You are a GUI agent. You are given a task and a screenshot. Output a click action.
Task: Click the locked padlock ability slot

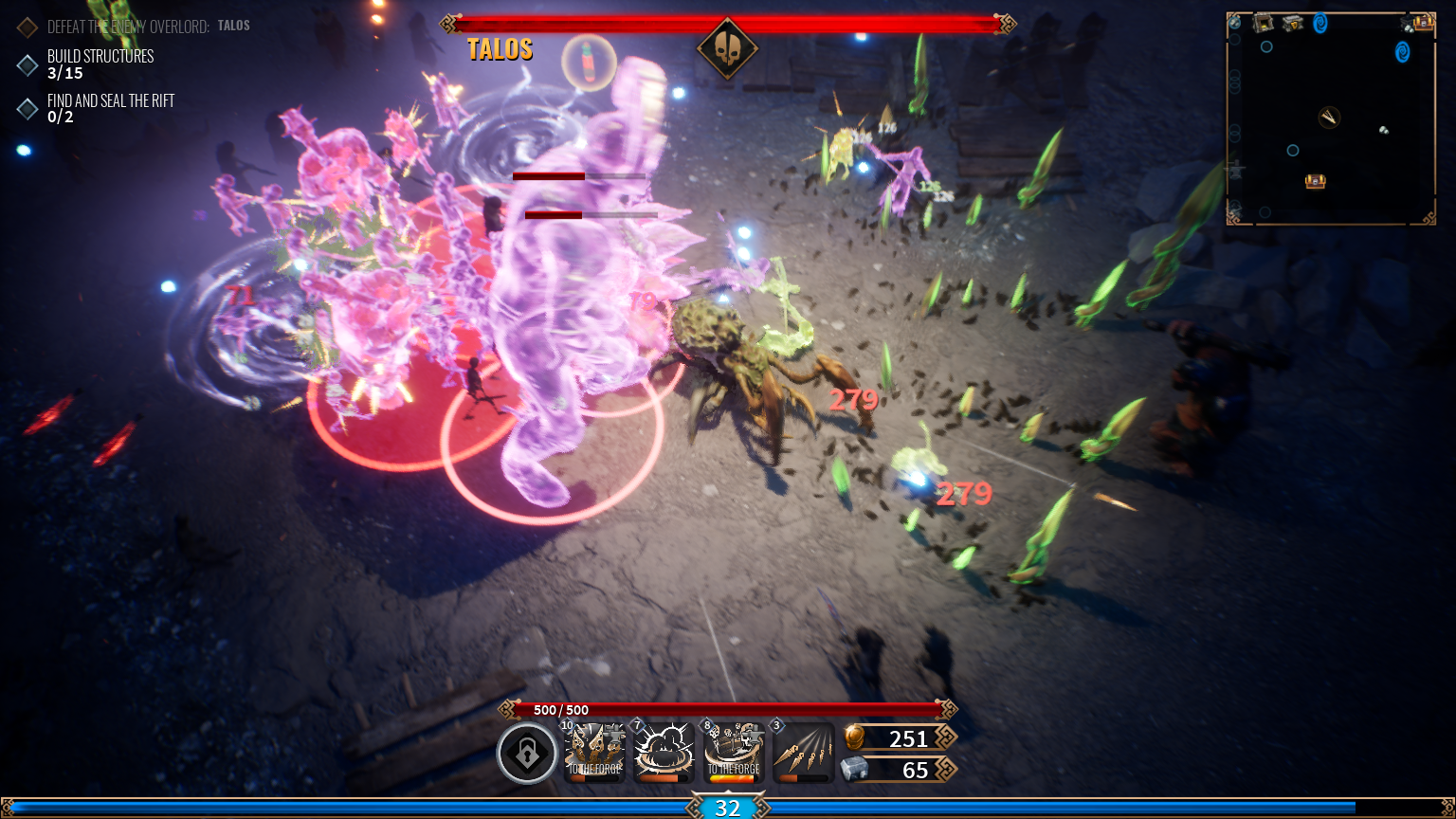tap(527, 754)
